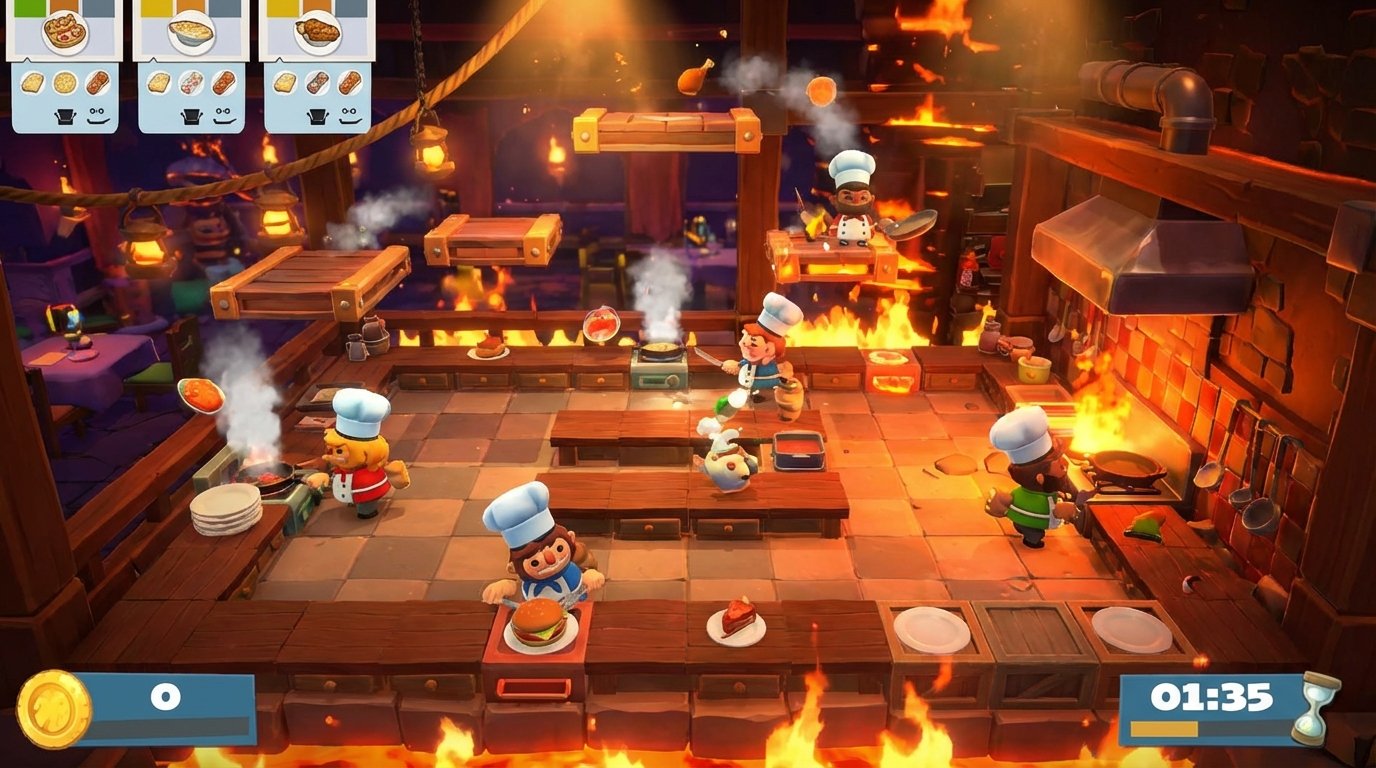Click the cooked meat dish on third ticket
Viewport: 1376px width, 768px height.
pyautogui.click(x=317, y=33)
